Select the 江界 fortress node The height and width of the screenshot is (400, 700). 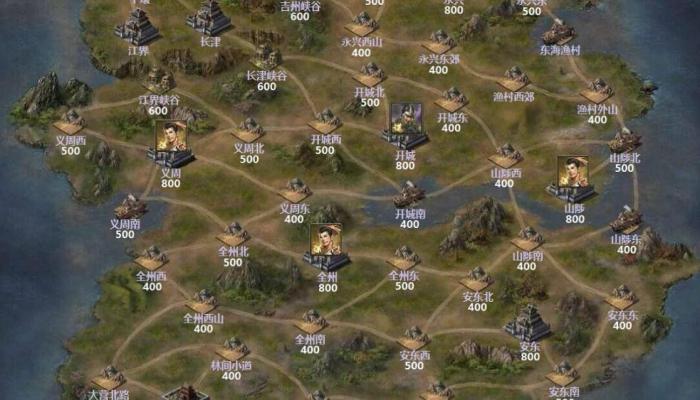(139, 25)
